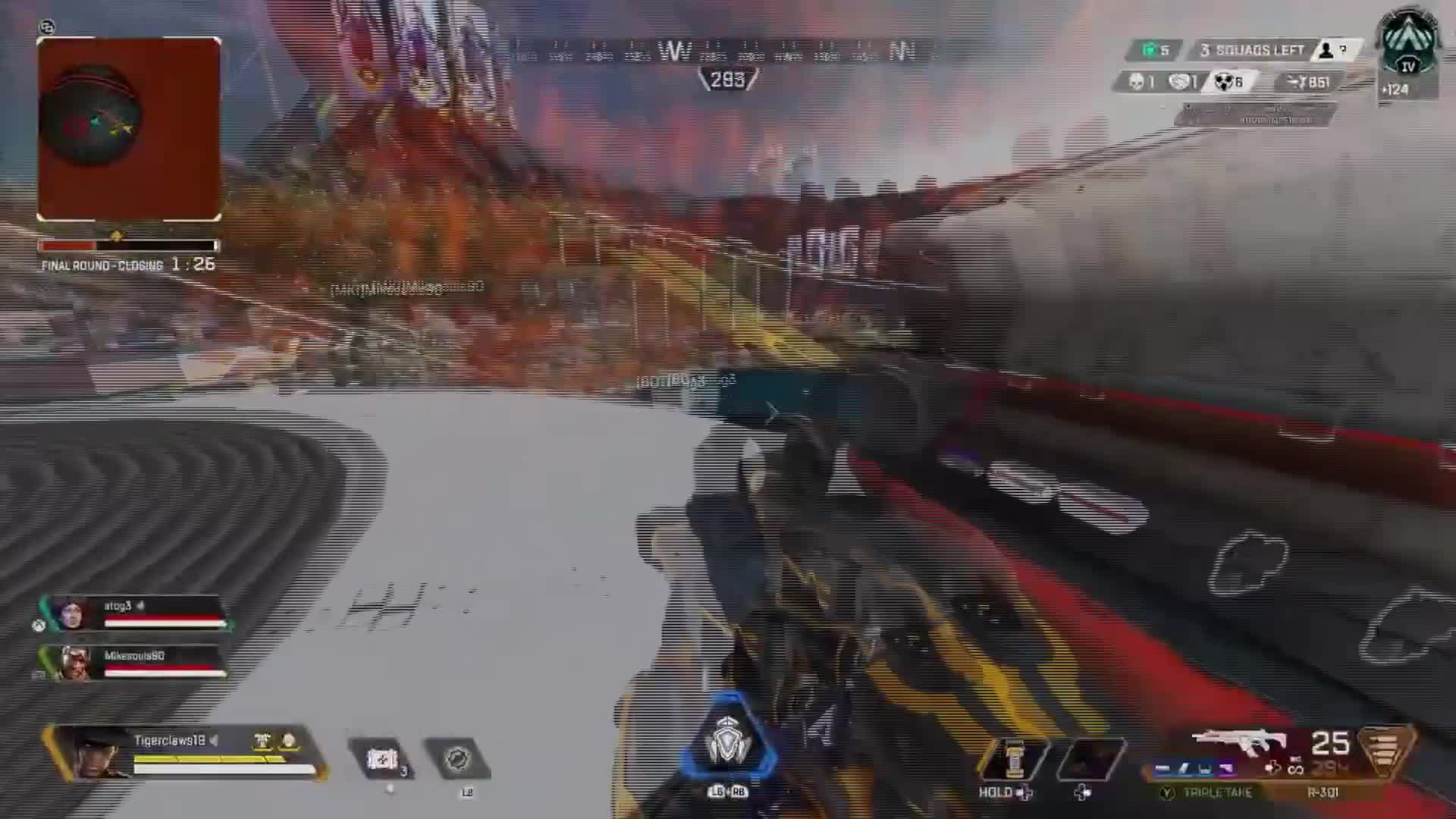1456x819 pixels.
Task: Click the grenade slot marked HOLD
Action: pos(1016,758)
